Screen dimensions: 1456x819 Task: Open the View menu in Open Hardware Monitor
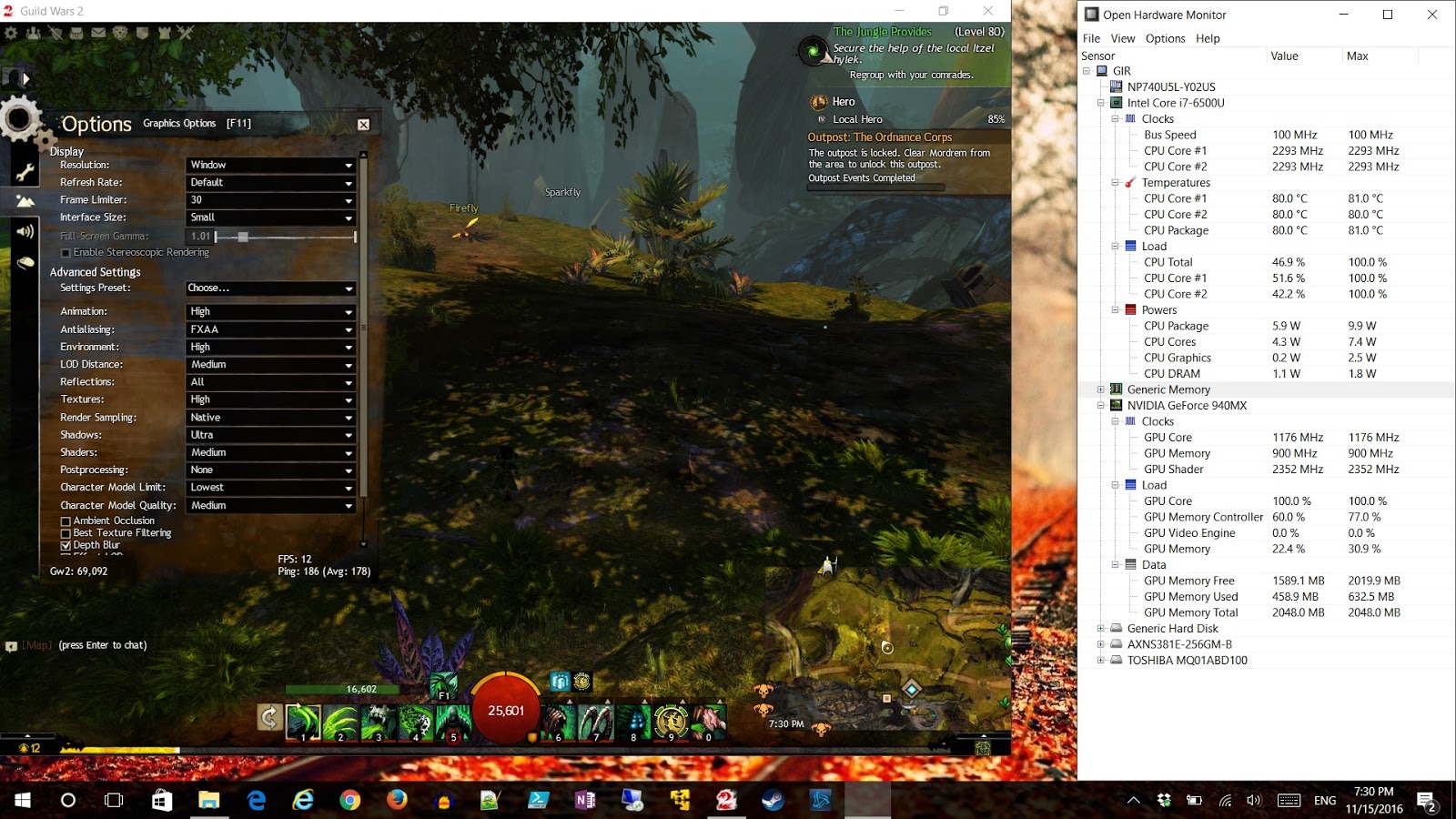point(1122,38)
